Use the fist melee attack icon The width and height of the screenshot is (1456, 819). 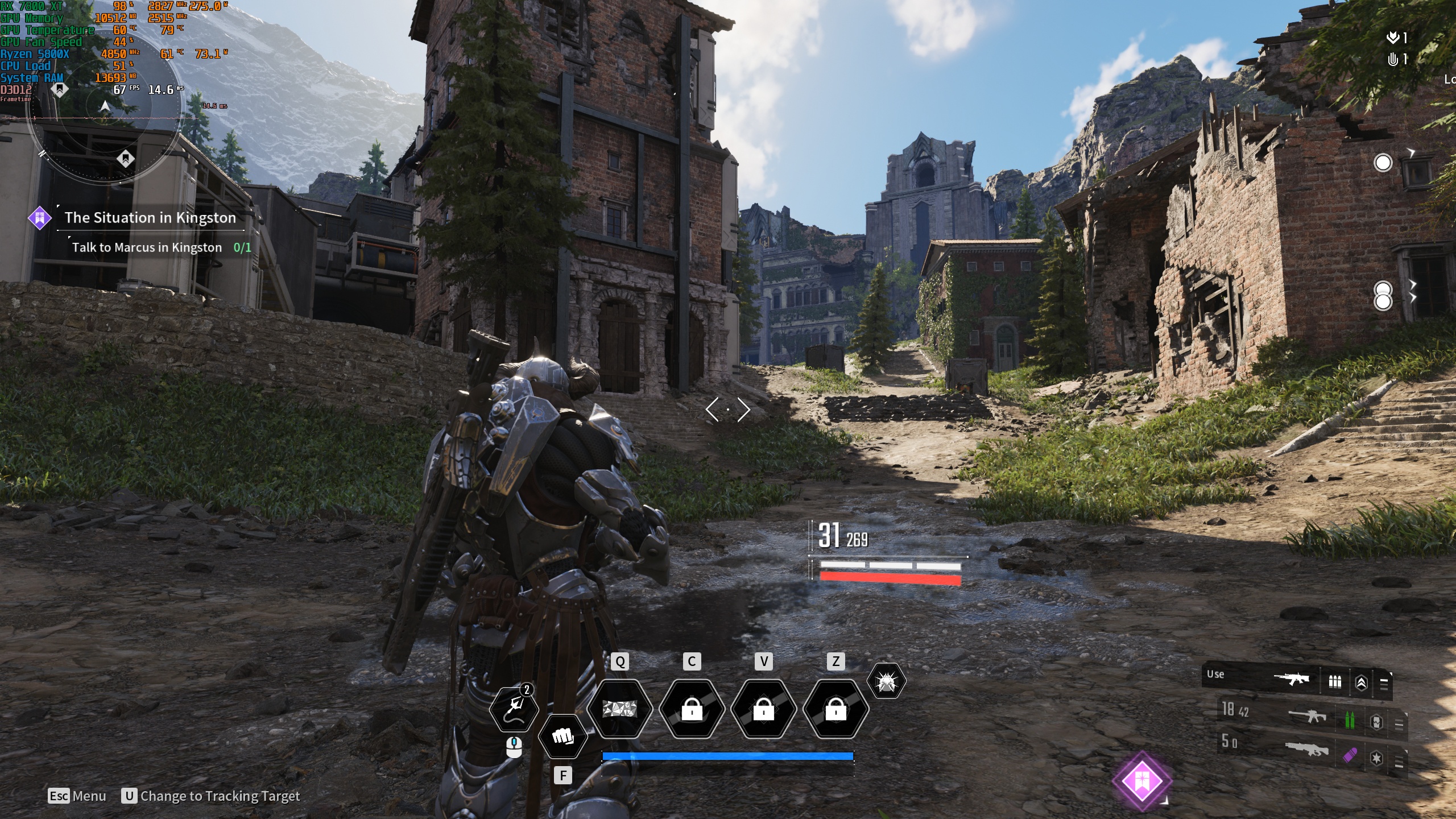(x=562, y=737)
